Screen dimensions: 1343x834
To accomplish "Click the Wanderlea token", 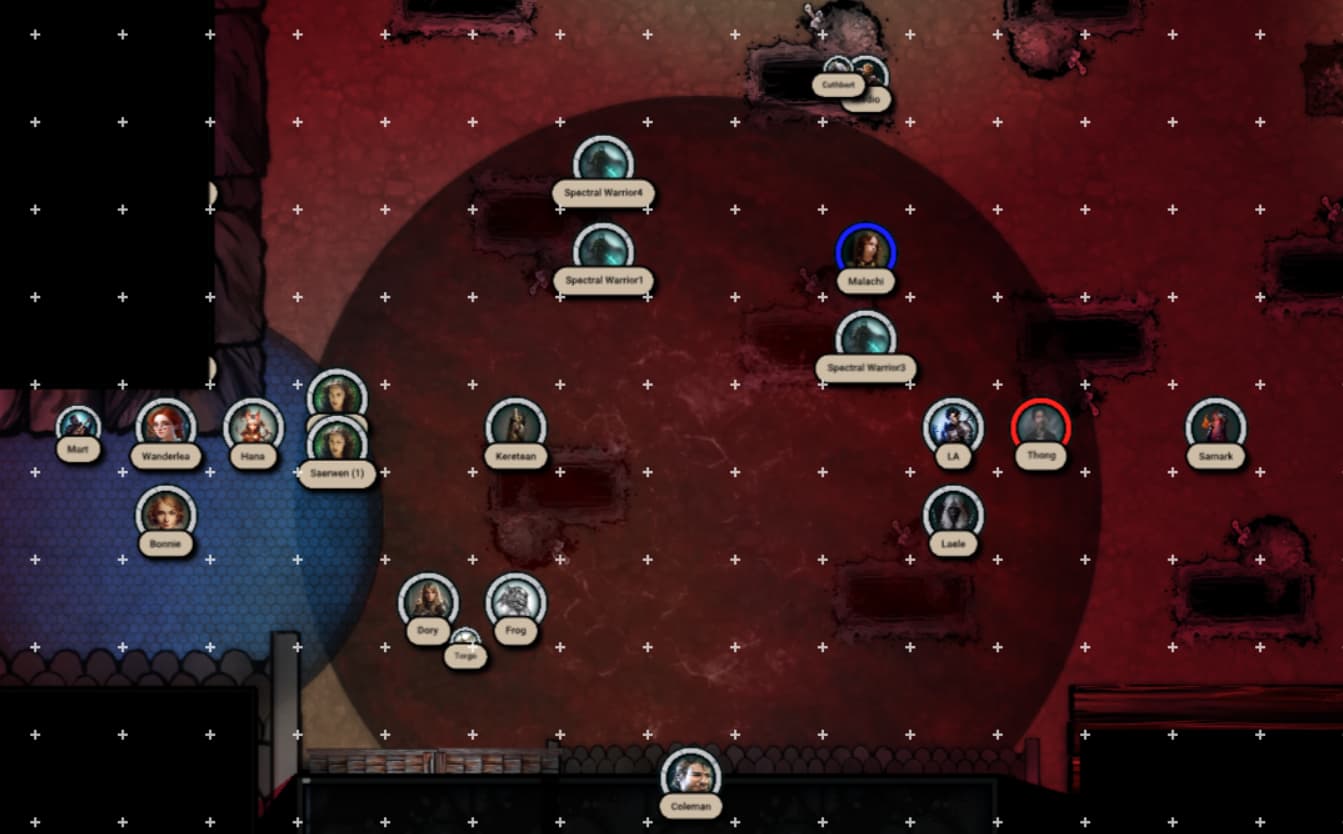I will [166, 427].
